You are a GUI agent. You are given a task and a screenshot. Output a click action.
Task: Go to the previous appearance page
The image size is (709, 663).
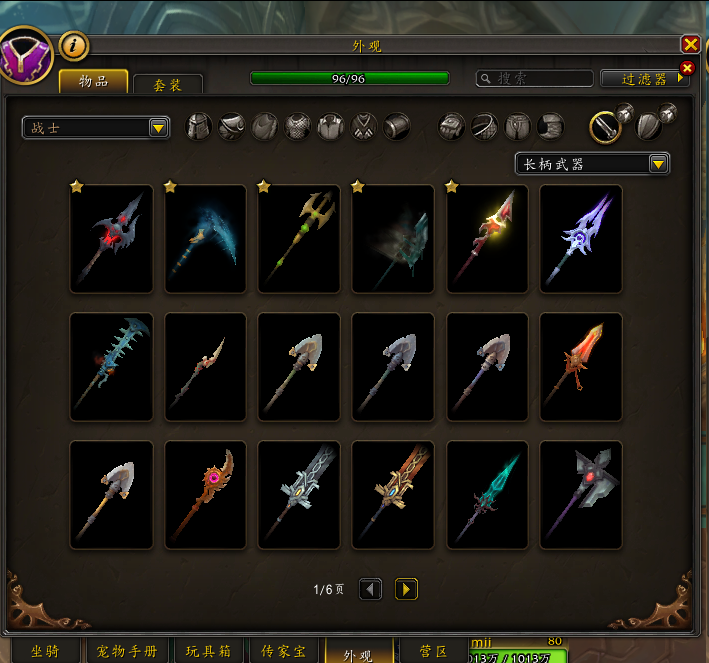tap(370, 589)
